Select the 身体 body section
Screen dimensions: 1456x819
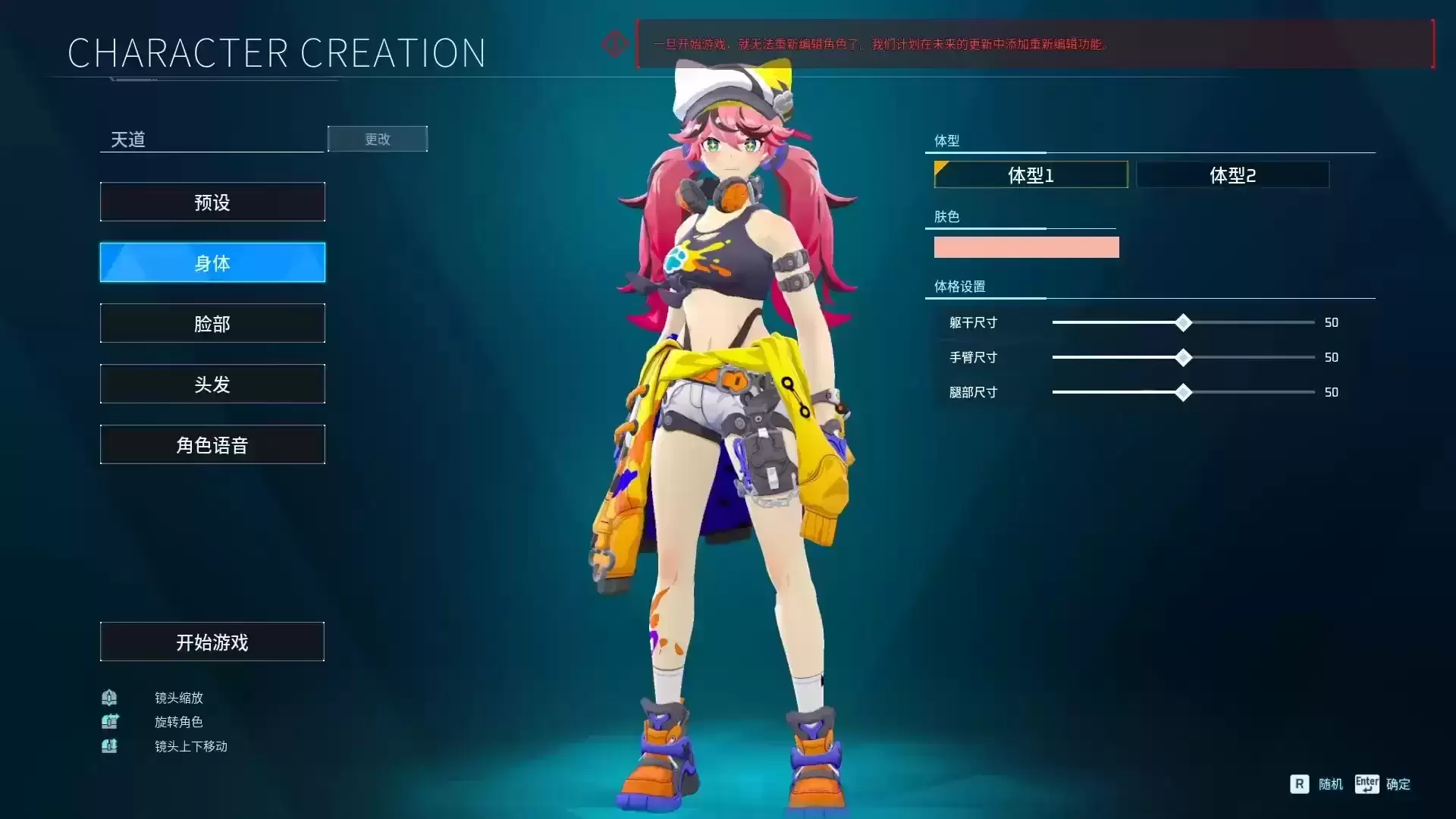[x=212, y=262]
